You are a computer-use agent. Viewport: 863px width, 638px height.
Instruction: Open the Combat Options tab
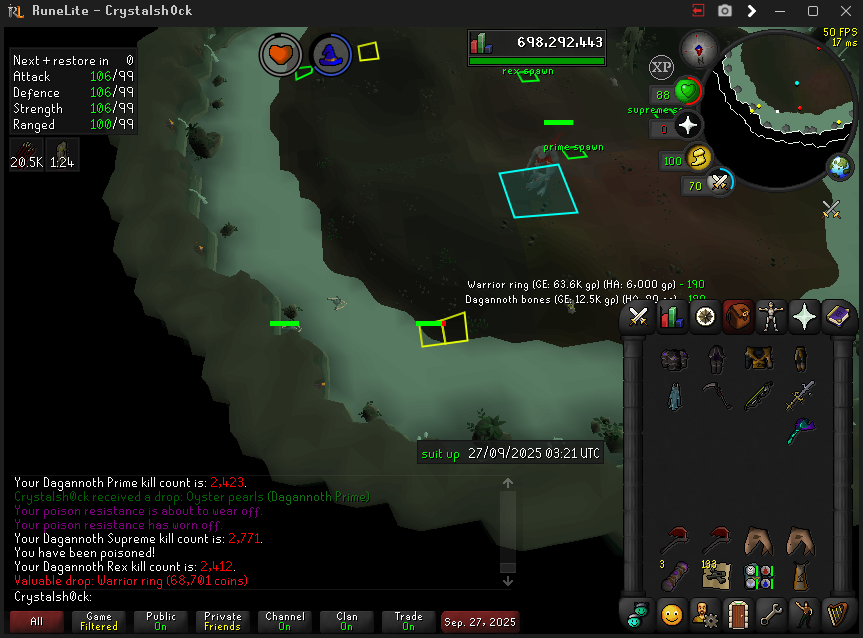click(638, 318)
